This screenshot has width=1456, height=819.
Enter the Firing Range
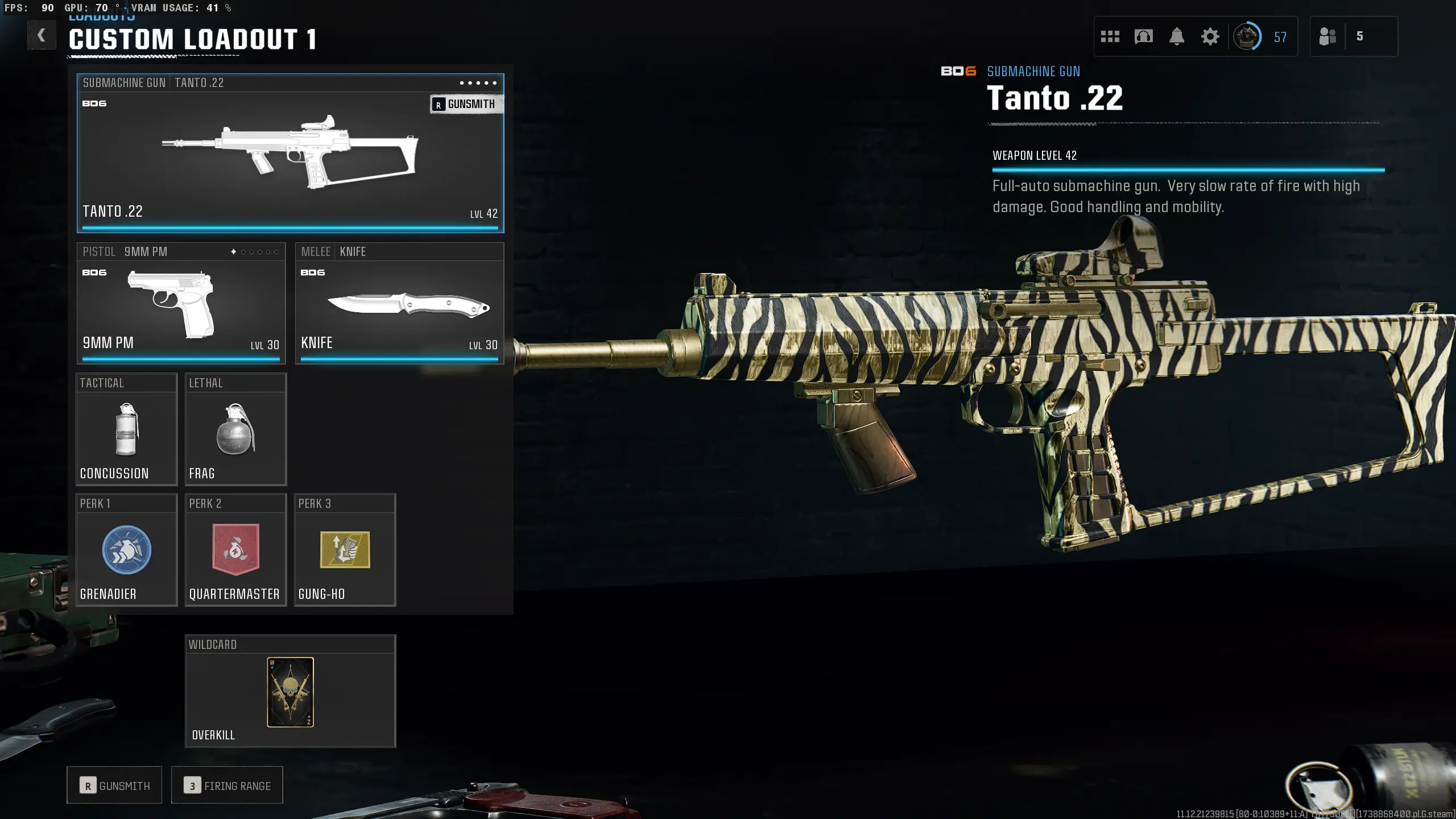(227, 785)
